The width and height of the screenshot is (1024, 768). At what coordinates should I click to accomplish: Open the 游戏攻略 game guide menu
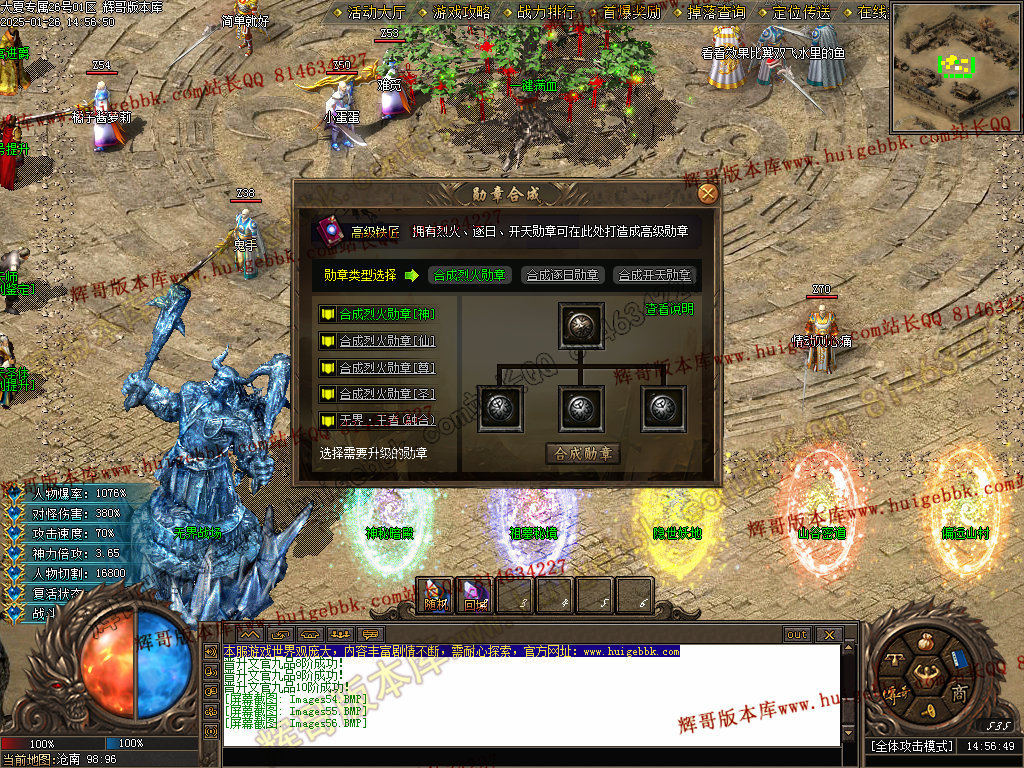point(461,13)
